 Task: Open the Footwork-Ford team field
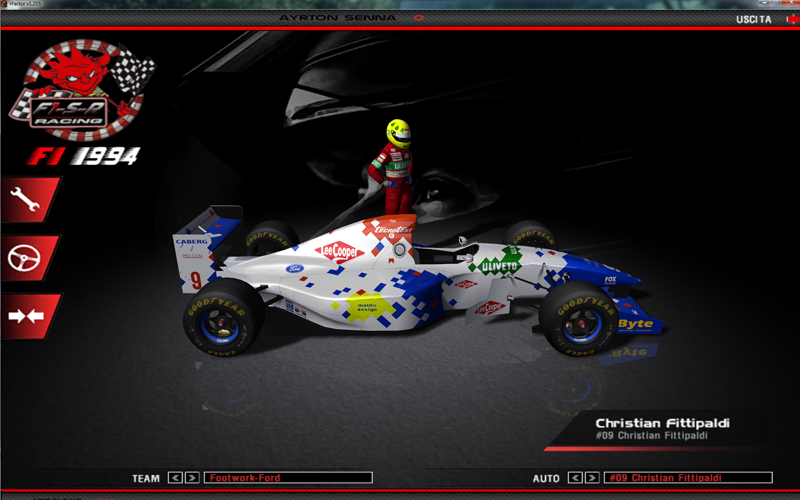[x=288, y=478]
